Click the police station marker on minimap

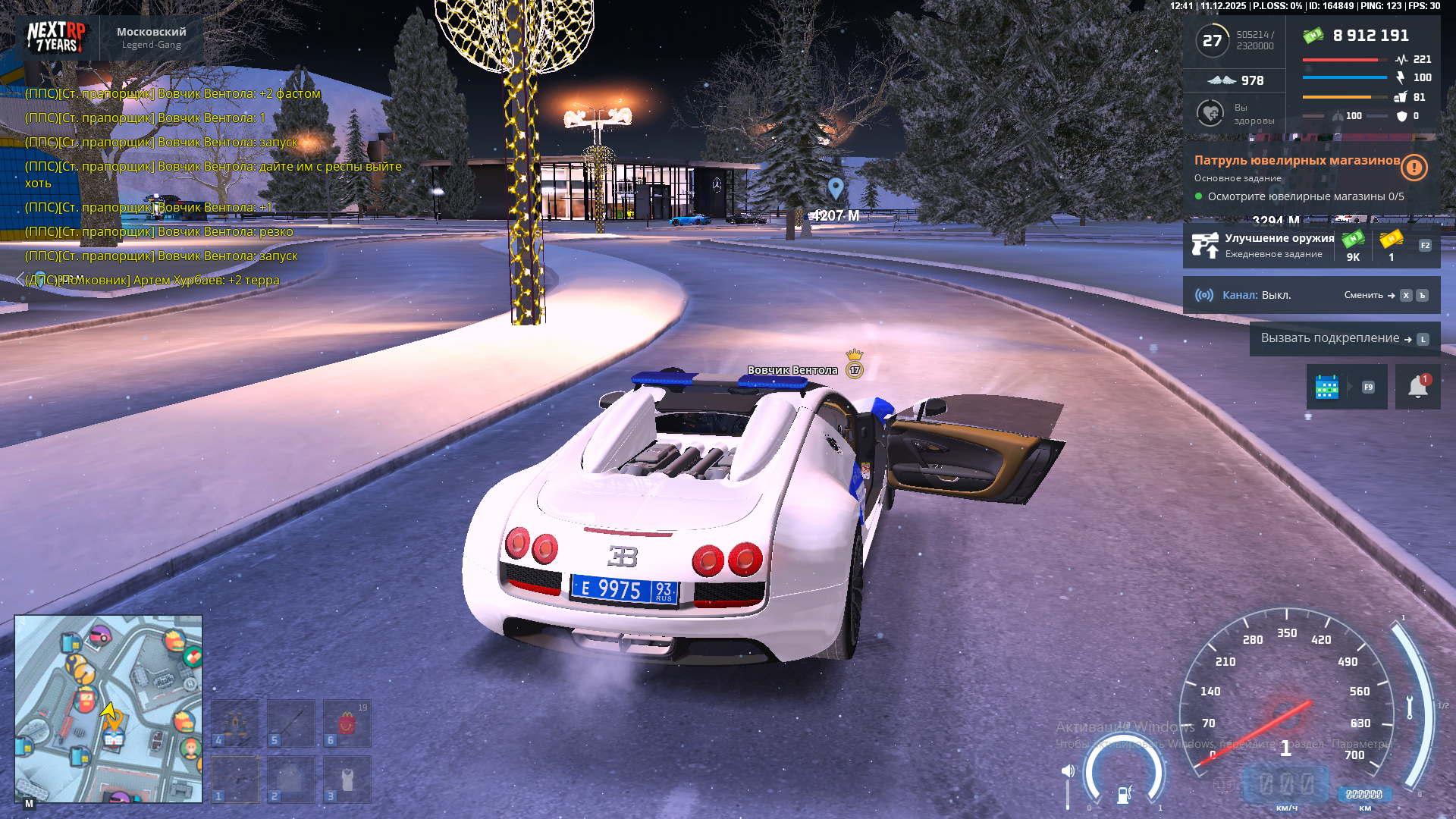(x=114, y=737)
